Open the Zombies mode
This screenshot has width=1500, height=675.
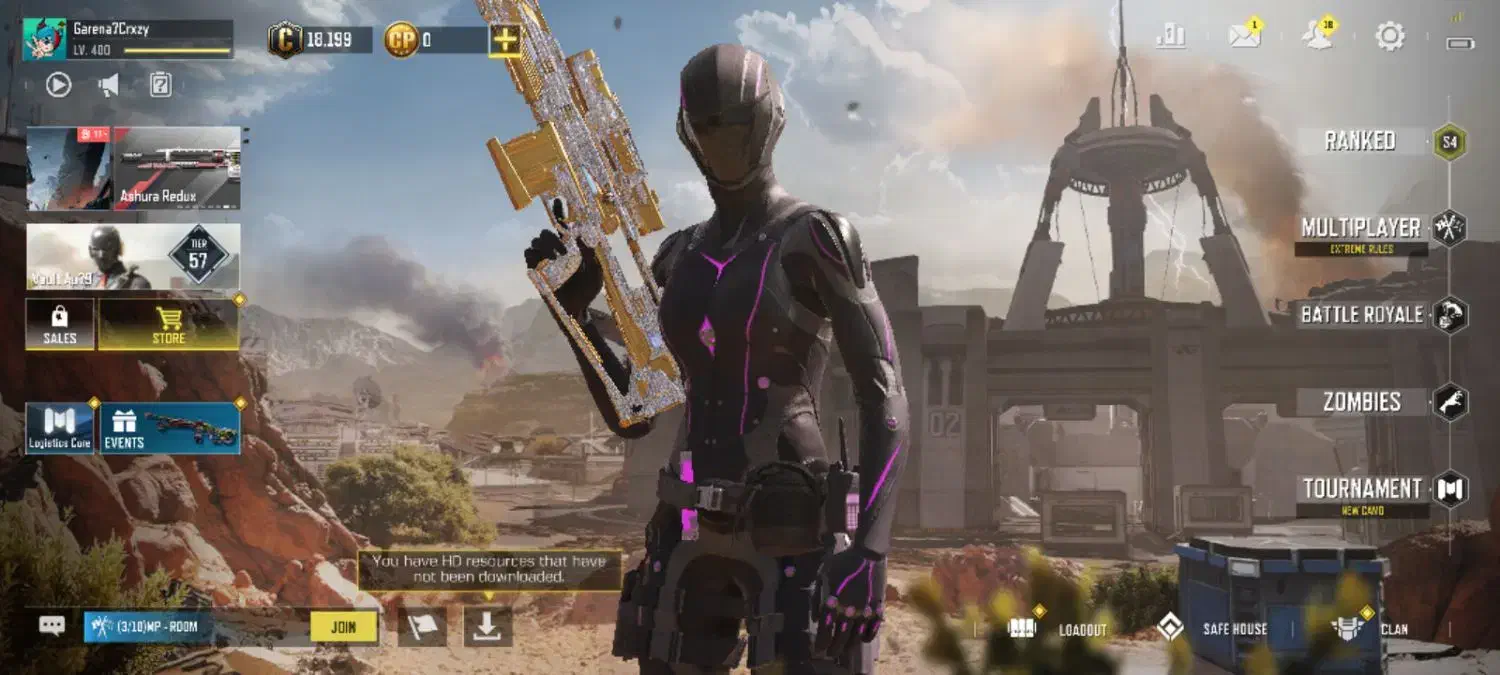coord(1361,402)
